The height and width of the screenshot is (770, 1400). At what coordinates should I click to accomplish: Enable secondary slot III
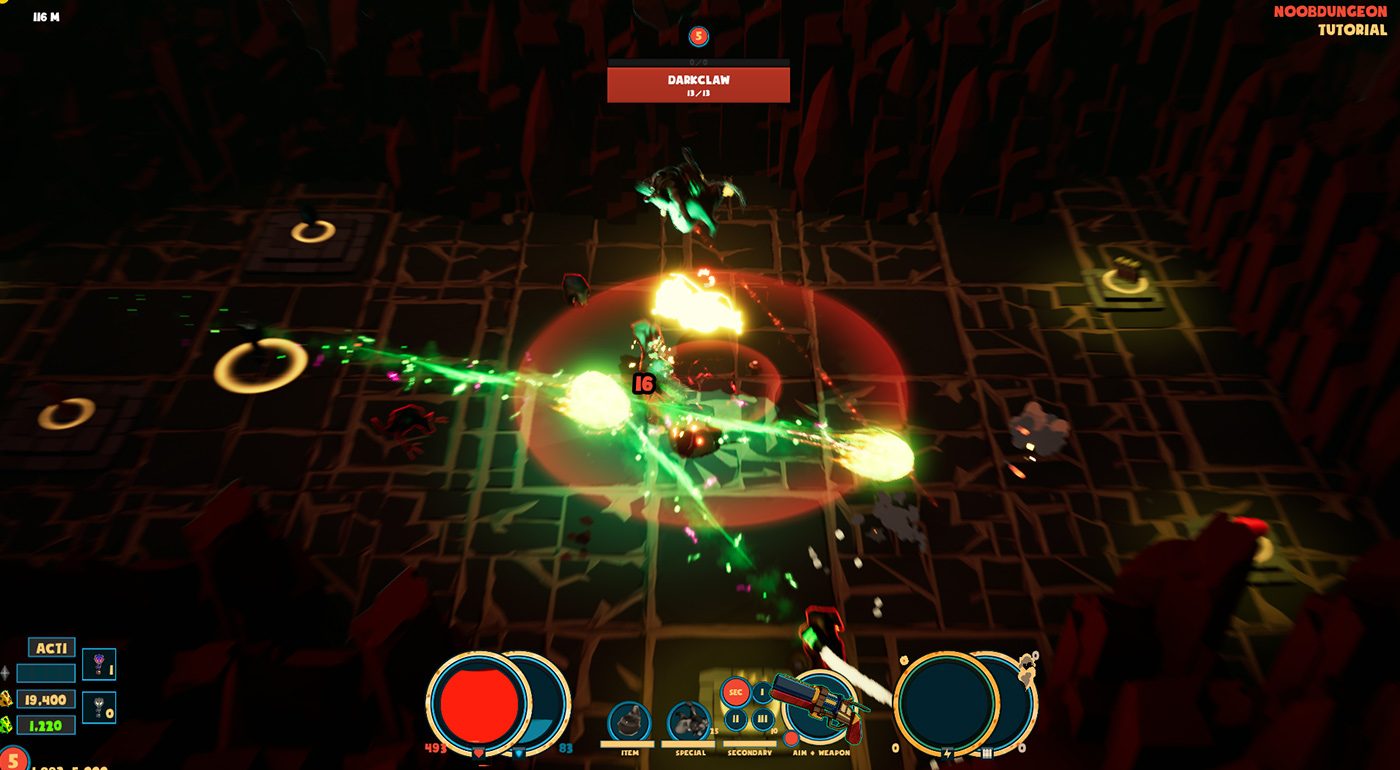[x=762, y=719]
